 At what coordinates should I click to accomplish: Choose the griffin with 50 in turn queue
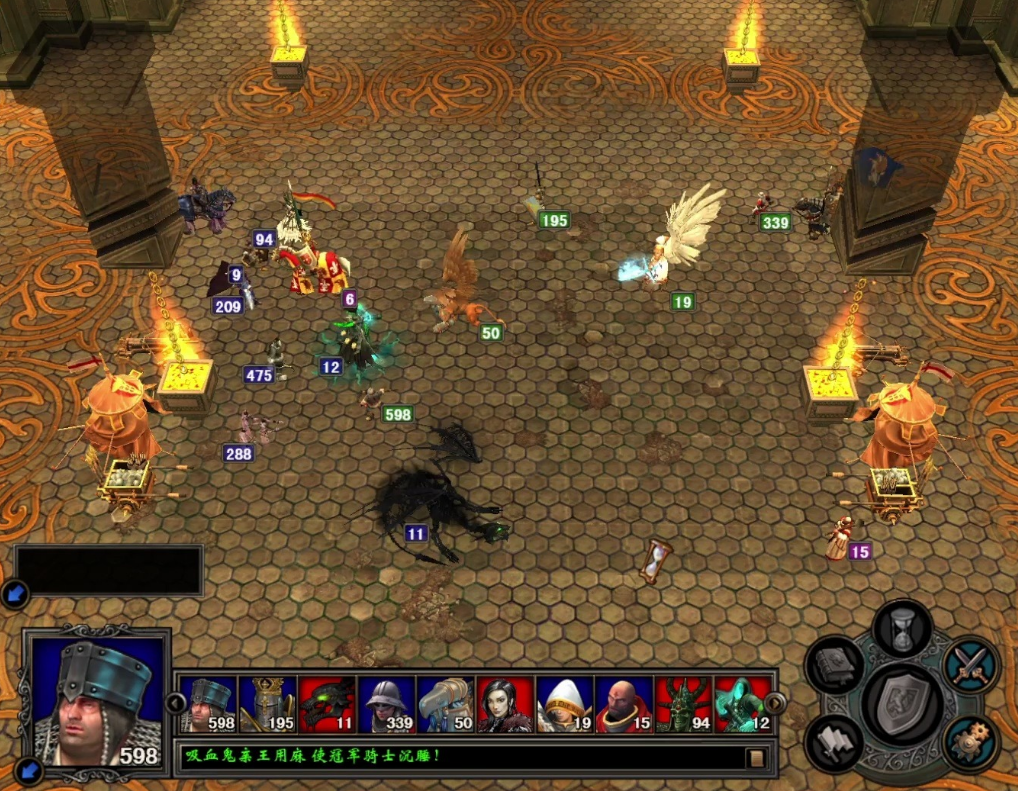pyautogui.click(x=446, y=705)
